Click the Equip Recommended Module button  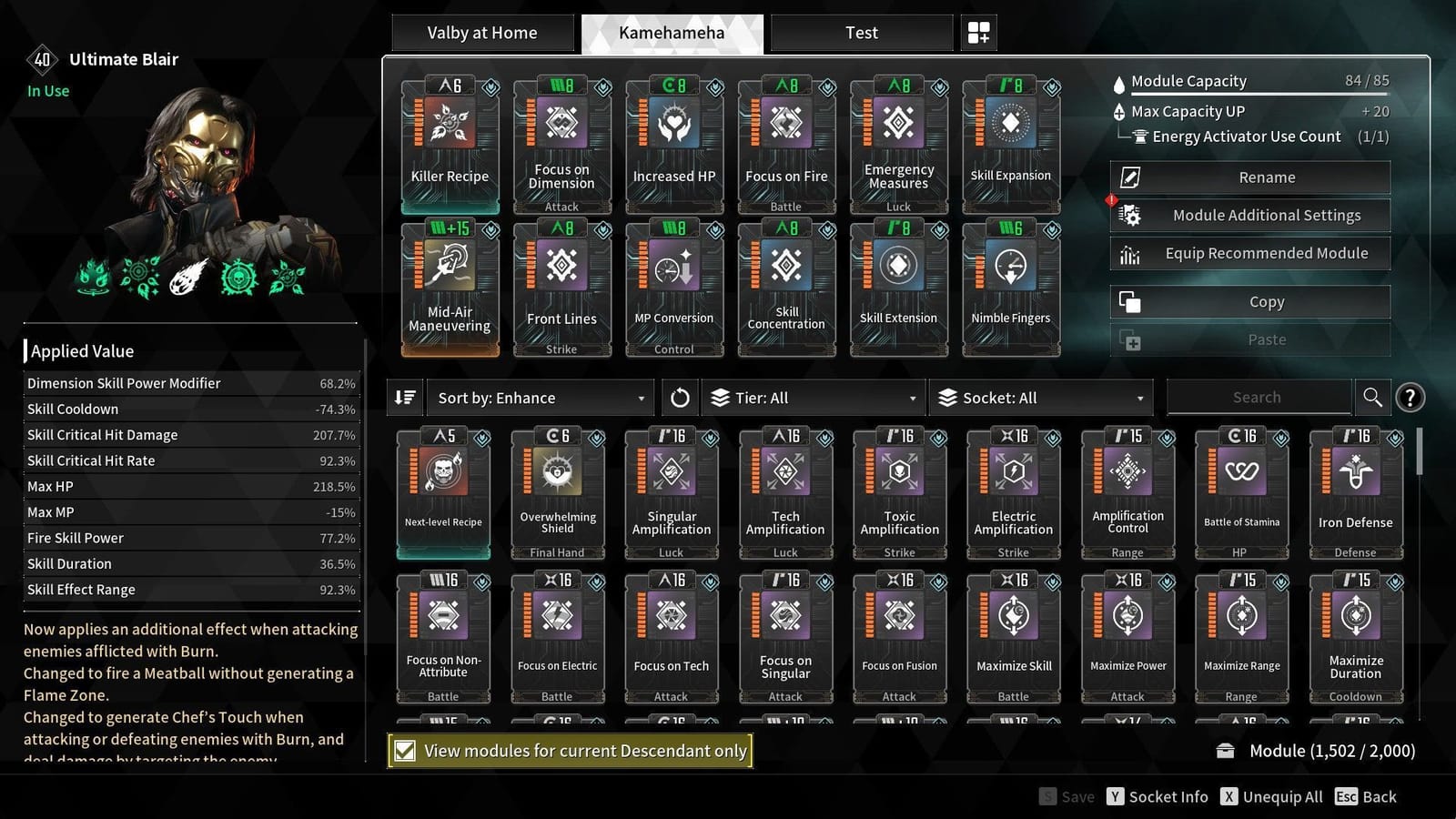click(x=1249, y=253)
